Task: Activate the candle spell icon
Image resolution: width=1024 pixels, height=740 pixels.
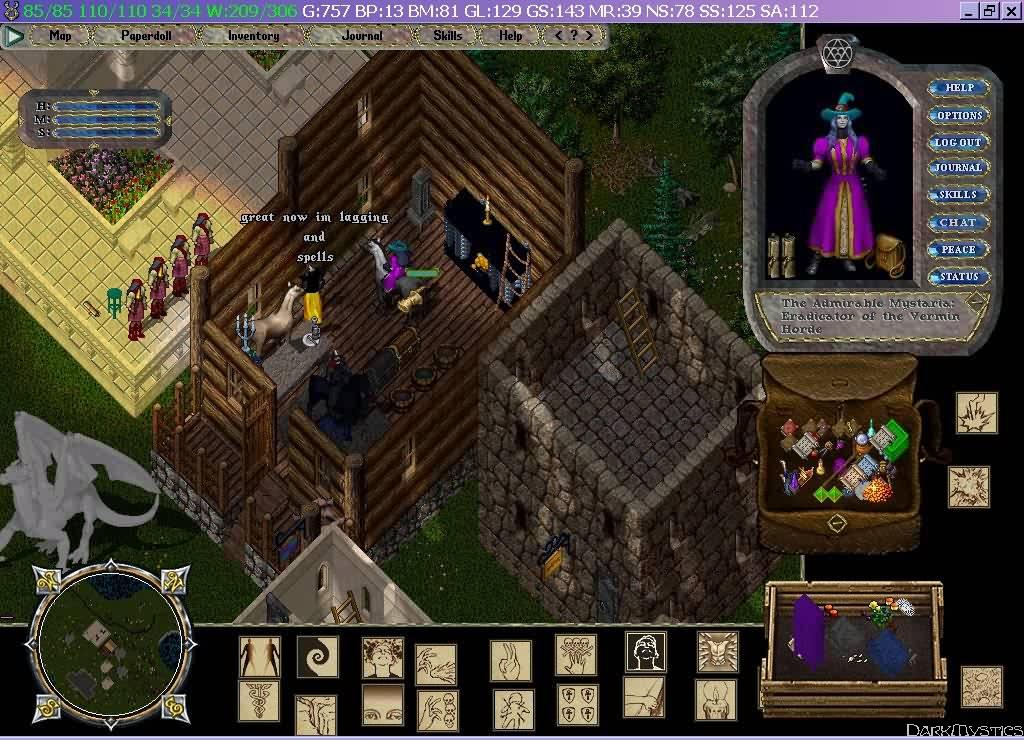Action: point(716,699)
